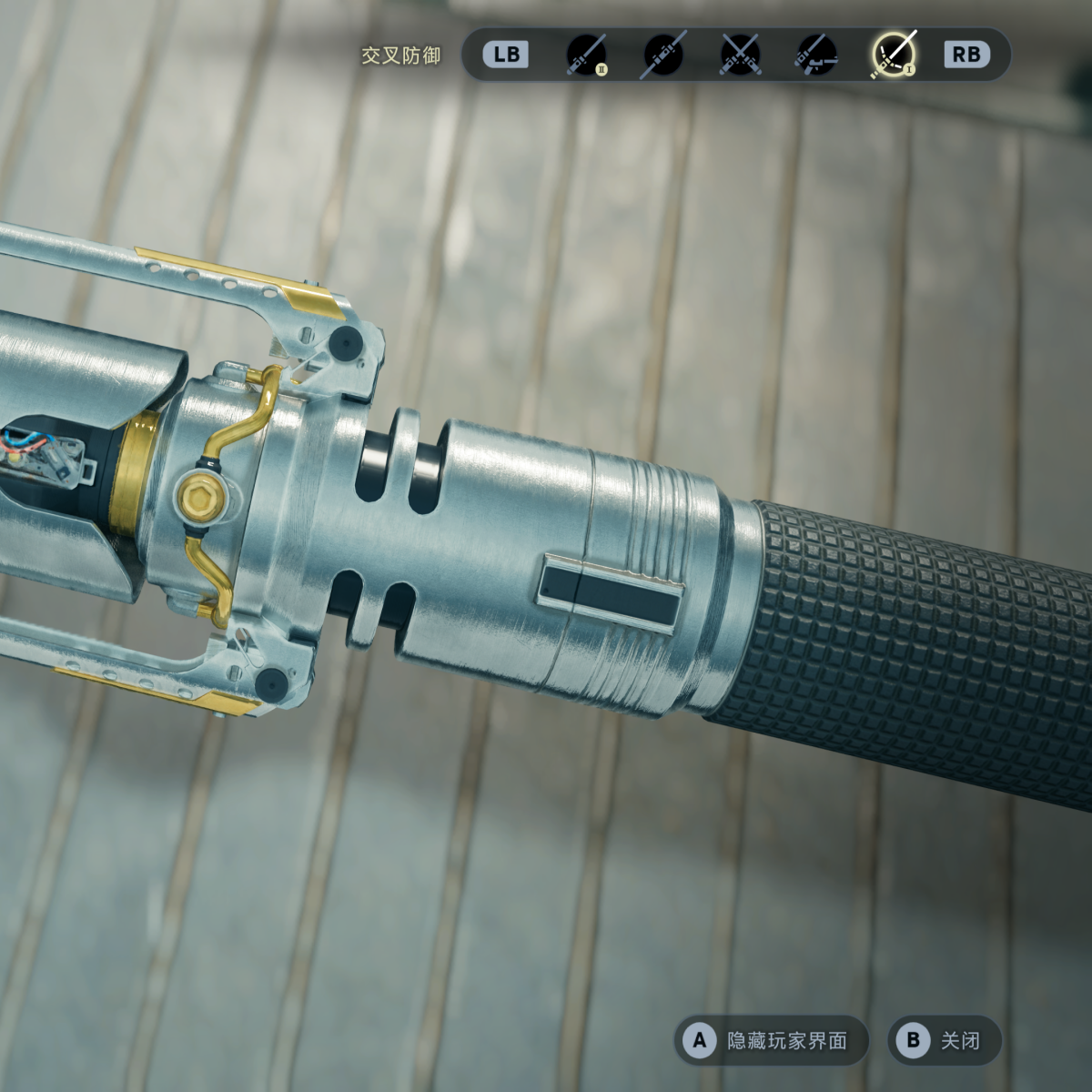Pick the highlighted crossguard stance icon

(x=893, y=55)
